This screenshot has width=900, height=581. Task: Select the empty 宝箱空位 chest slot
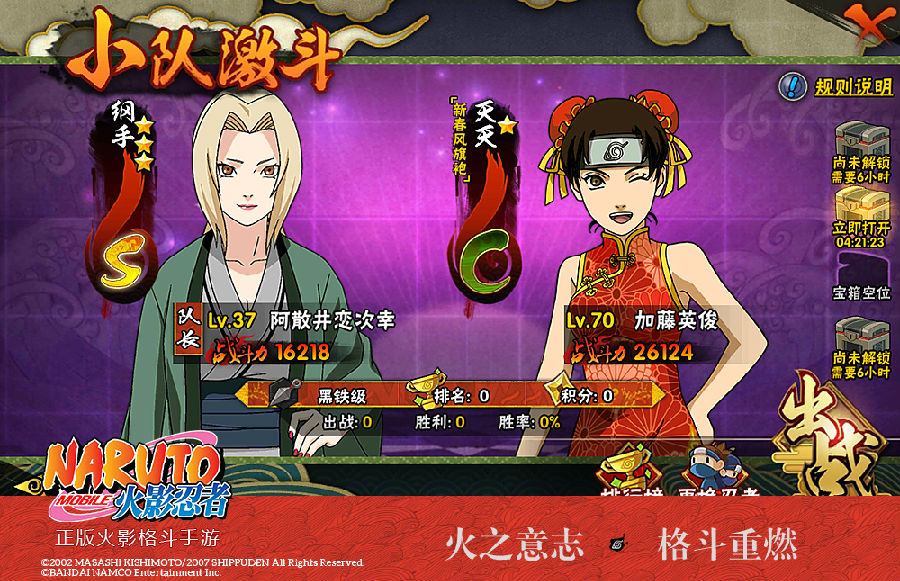[861, 280]
